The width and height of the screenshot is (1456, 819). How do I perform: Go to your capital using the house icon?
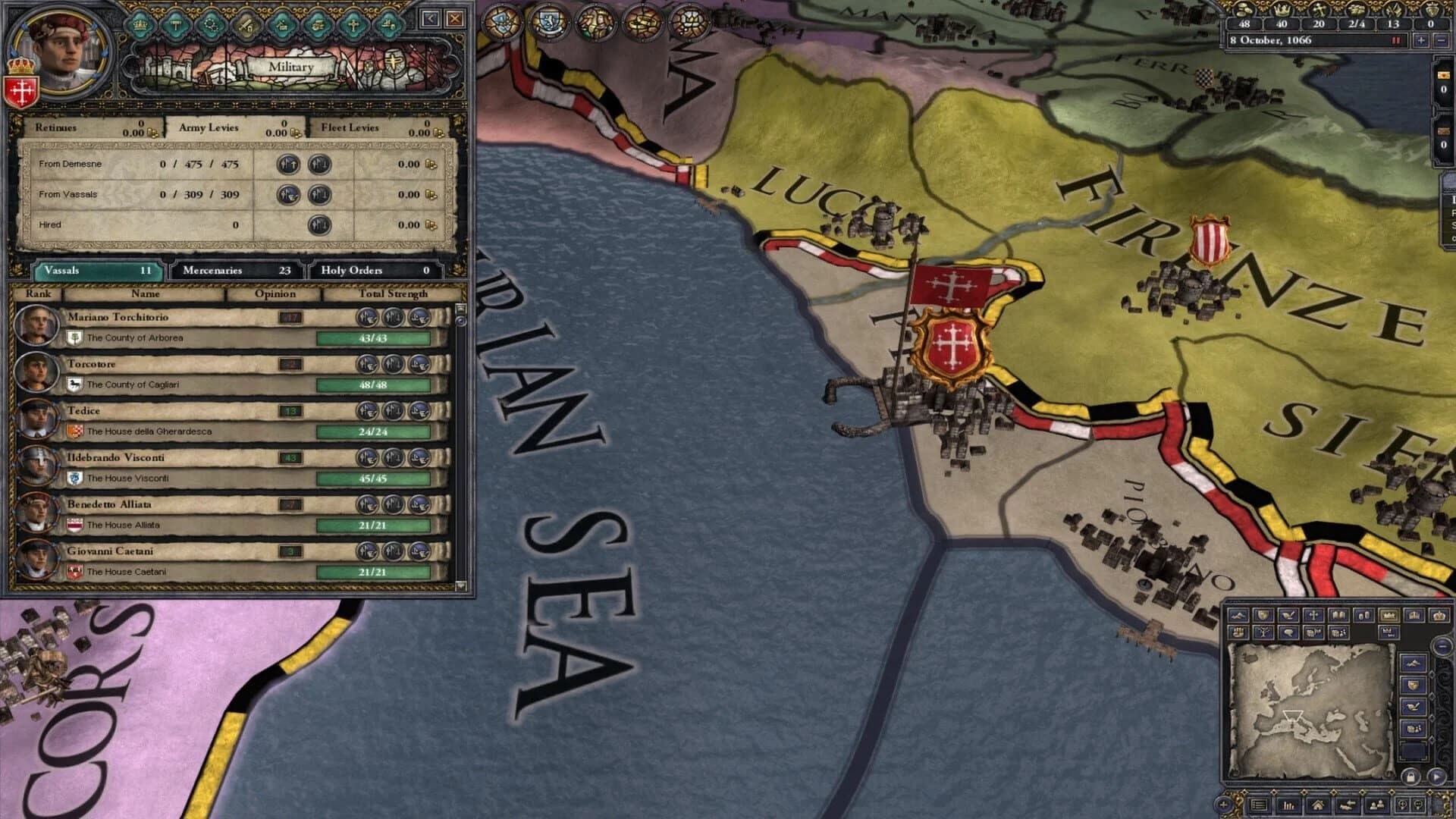[1319, 805]
